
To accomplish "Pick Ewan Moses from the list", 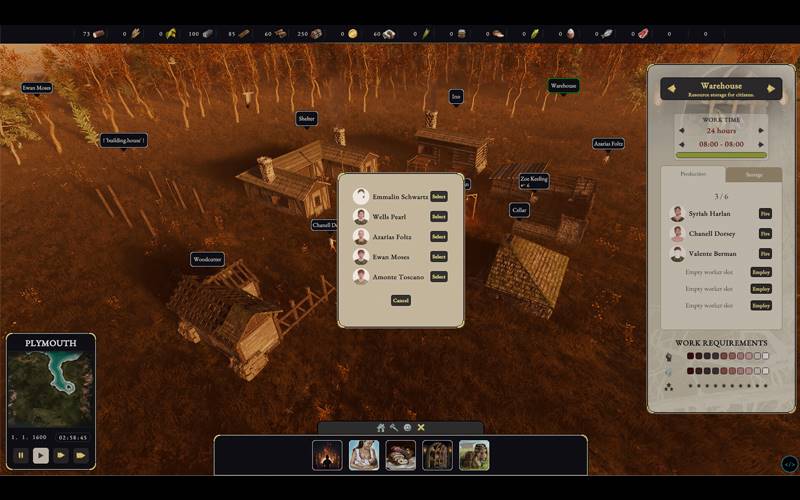I will click(x=438, y=257).
